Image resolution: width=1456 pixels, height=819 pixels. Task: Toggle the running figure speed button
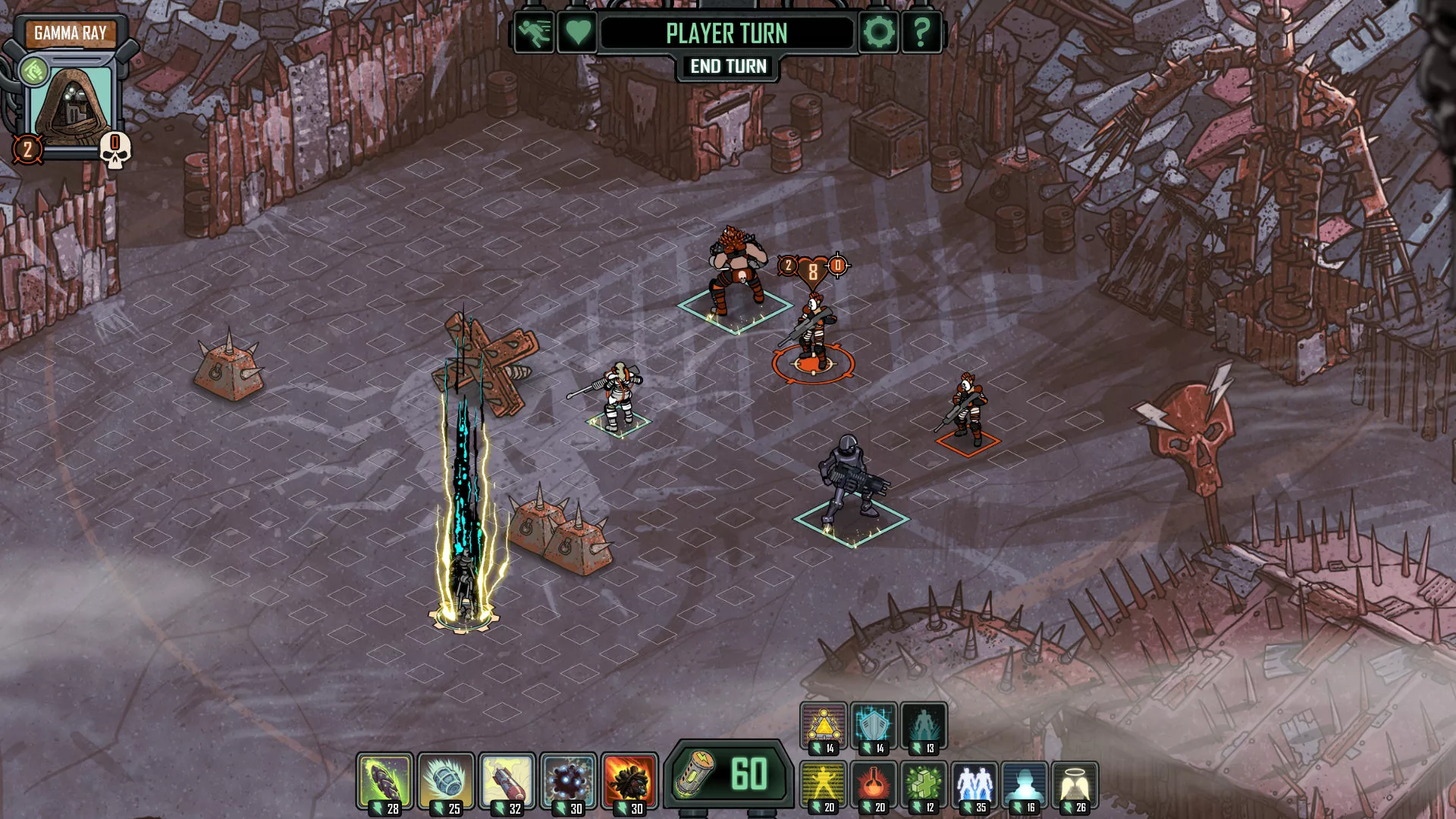pos(534,33)
